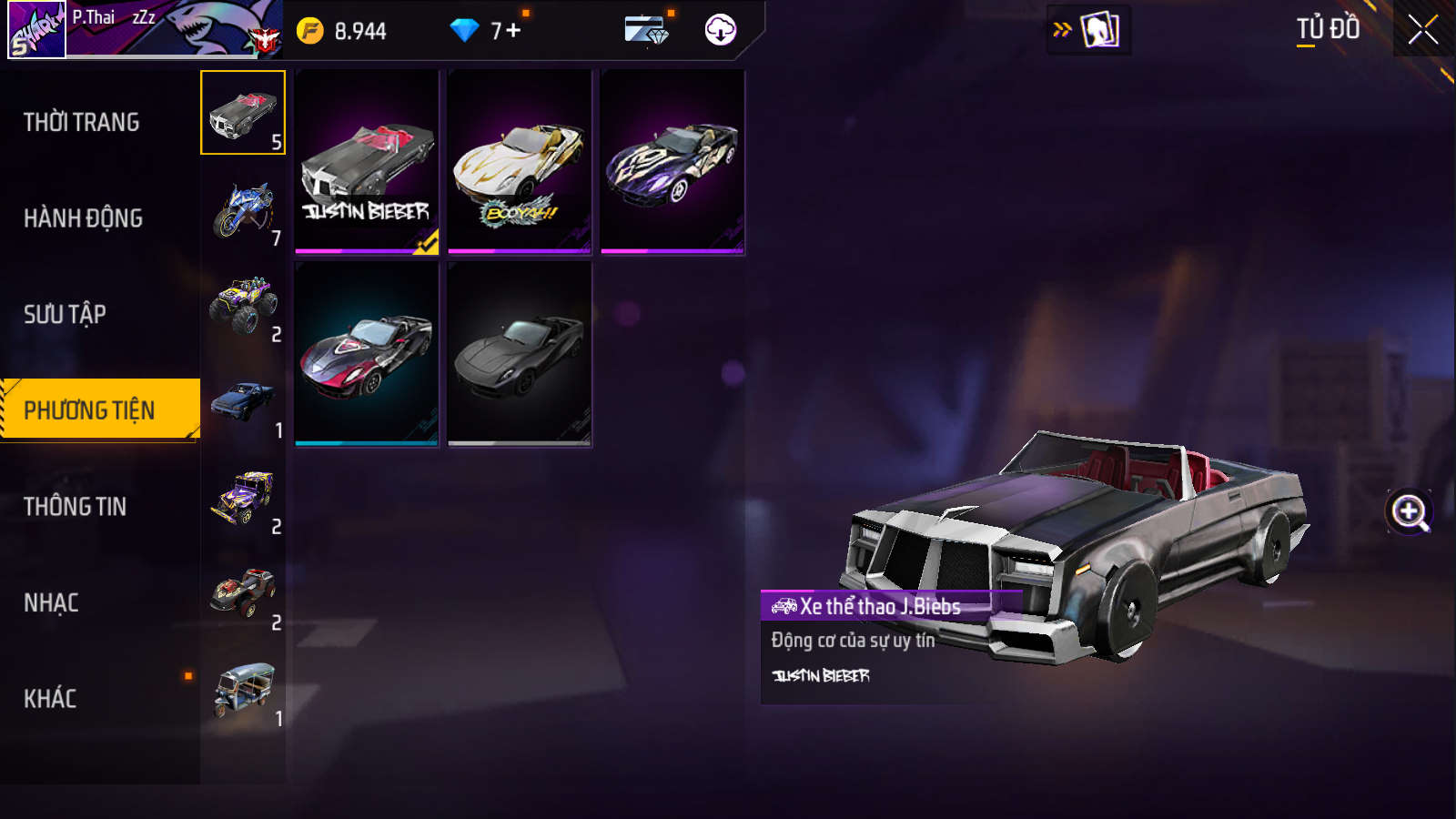The width and height of the screenshot is (1456, 819).
Task: Go to the Nhạc category
Action: (52, 603)
